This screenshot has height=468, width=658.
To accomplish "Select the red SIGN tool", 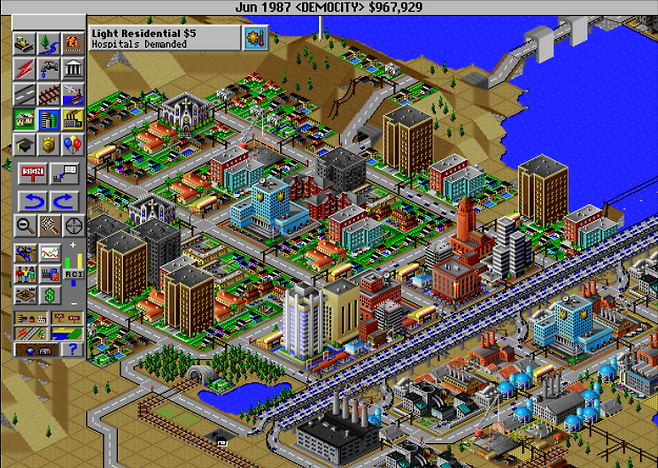I will point(32,172).
